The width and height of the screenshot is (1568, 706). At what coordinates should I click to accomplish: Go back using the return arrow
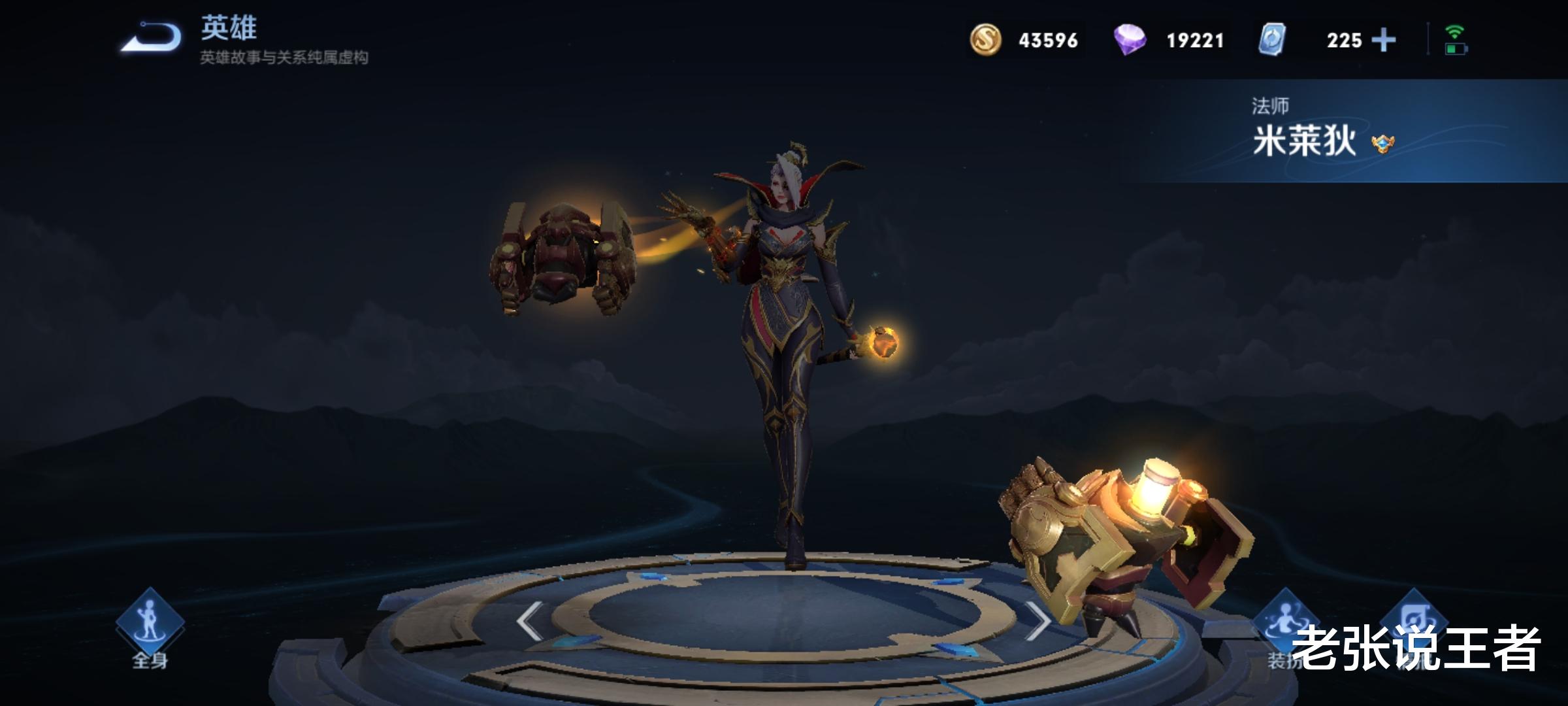click(152, 38)
